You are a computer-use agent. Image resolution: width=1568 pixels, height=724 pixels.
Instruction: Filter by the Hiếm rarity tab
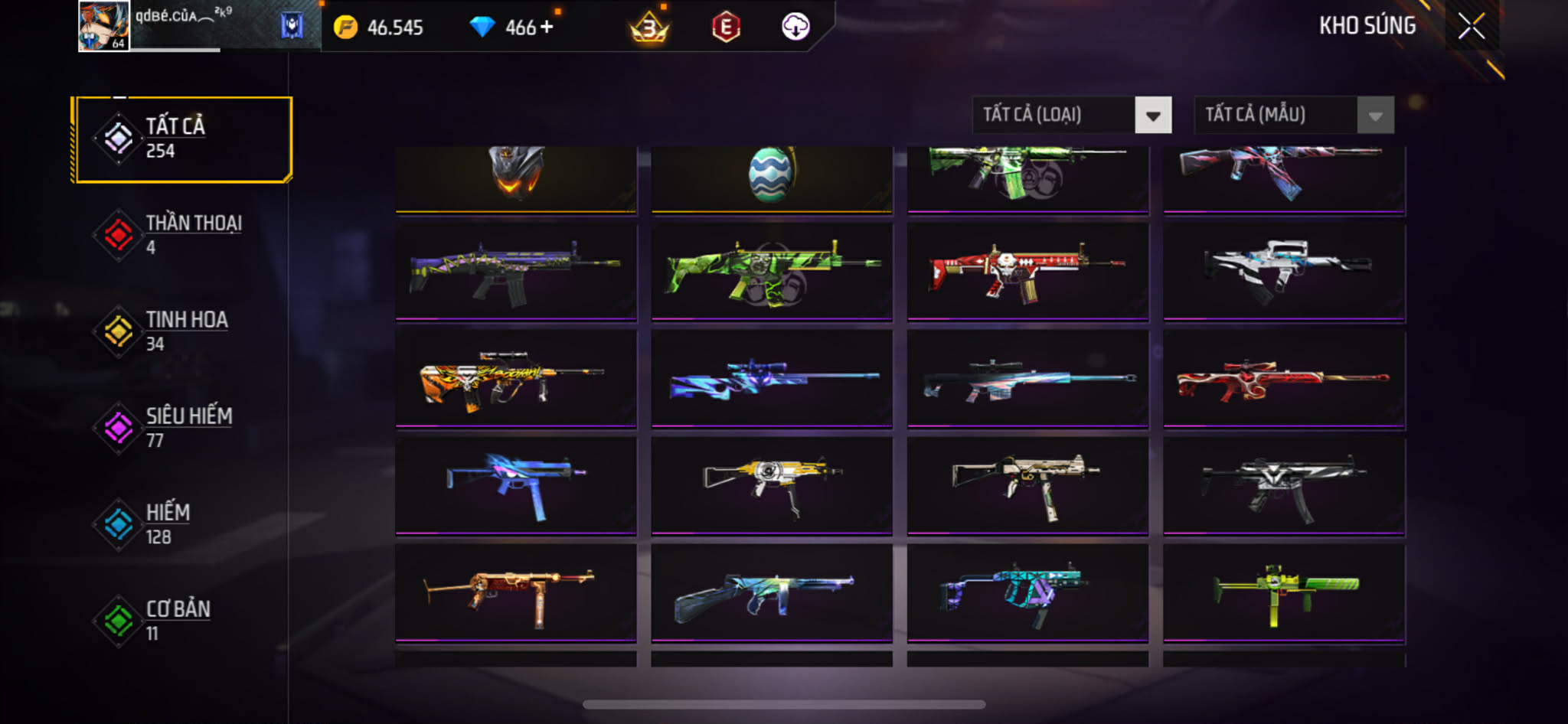[182, 523]
